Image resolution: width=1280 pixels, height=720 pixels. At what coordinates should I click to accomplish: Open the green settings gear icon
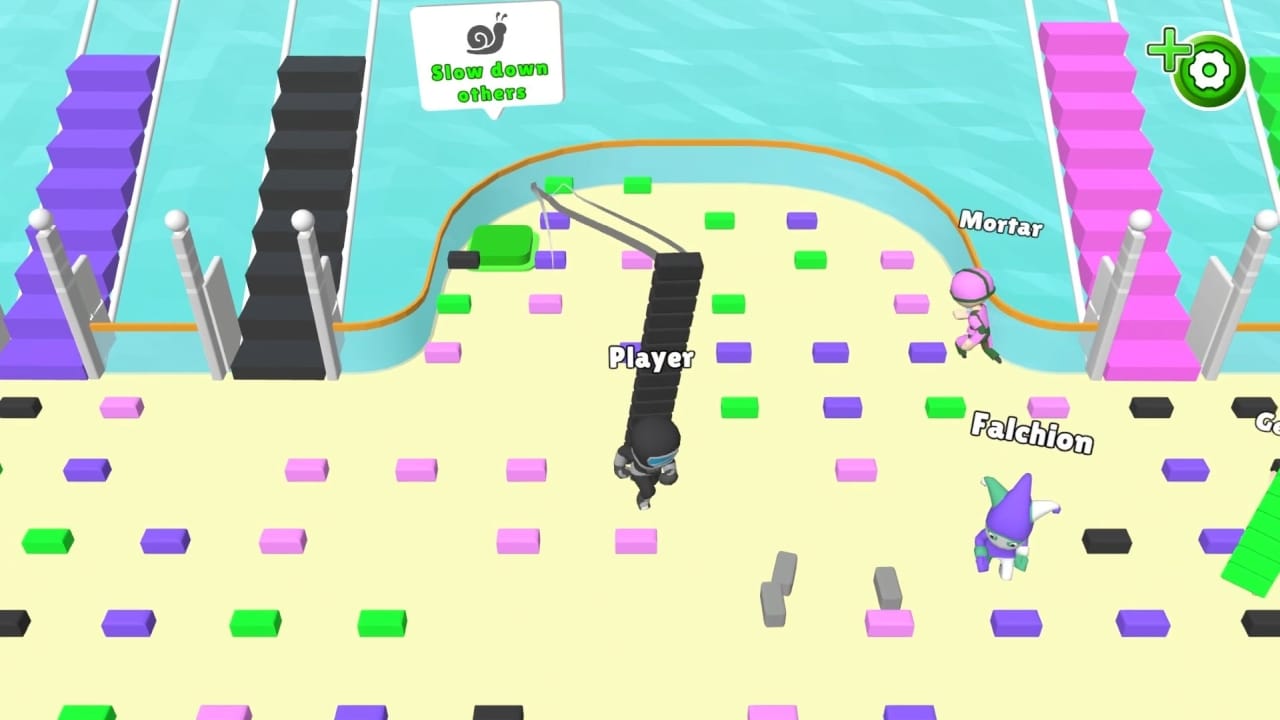1210,70
